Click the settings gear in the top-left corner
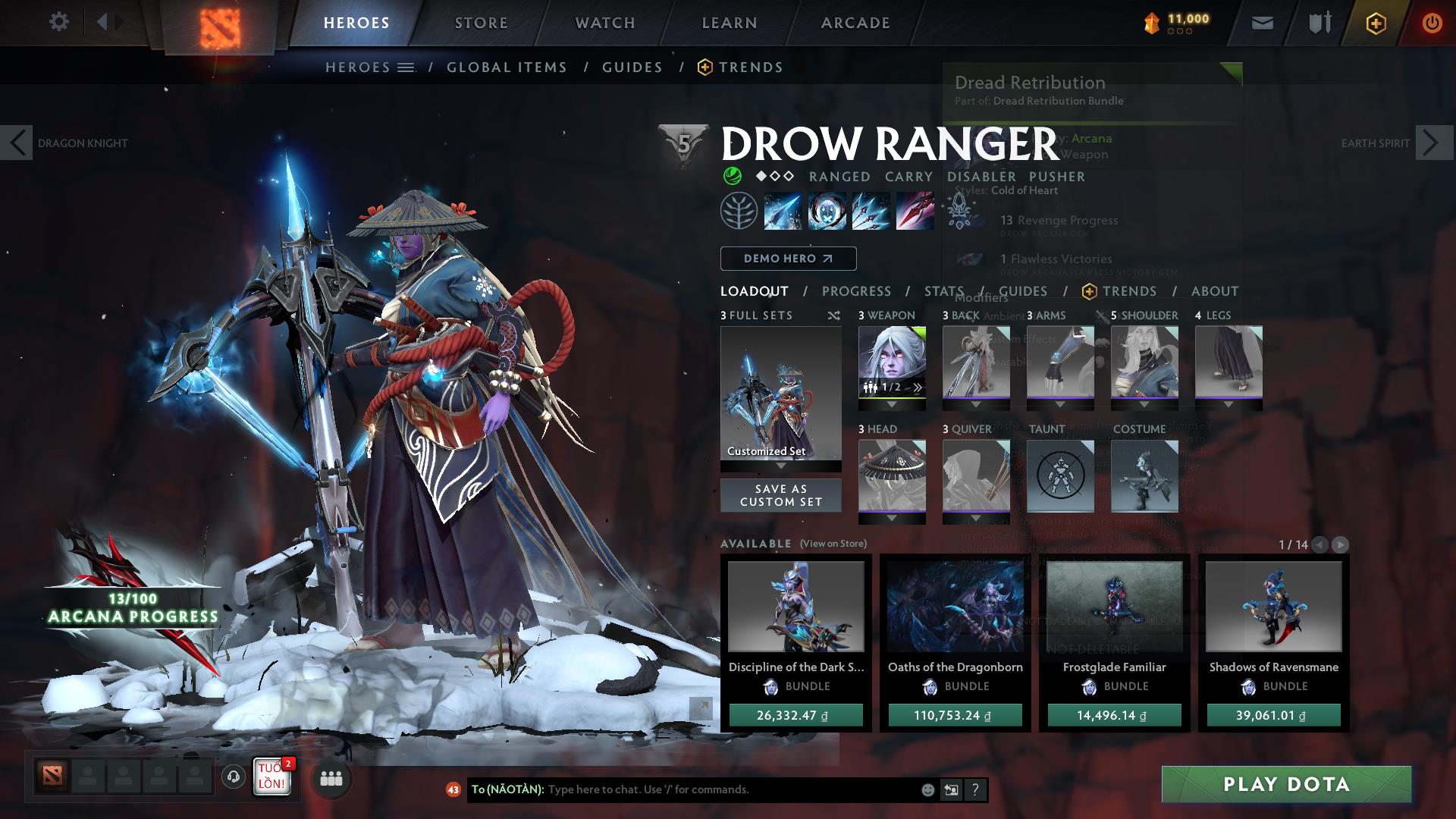 click(59, 21)
